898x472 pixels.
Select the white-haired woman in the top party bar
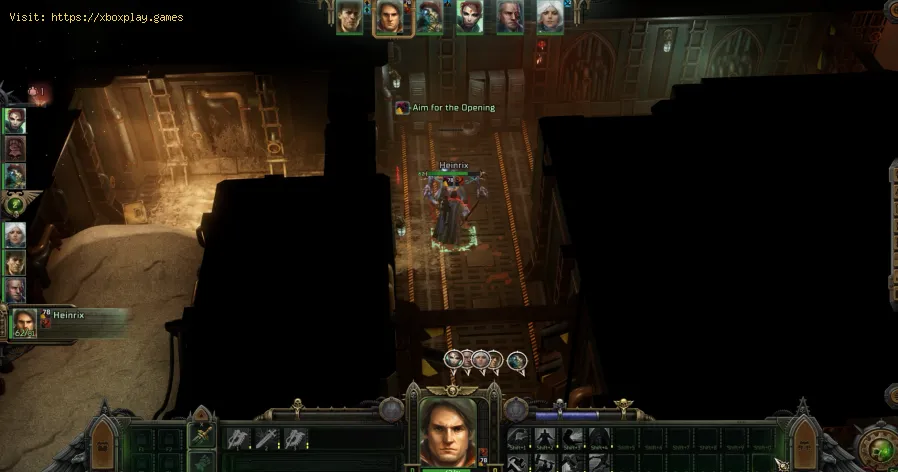[x=547, y=17]
